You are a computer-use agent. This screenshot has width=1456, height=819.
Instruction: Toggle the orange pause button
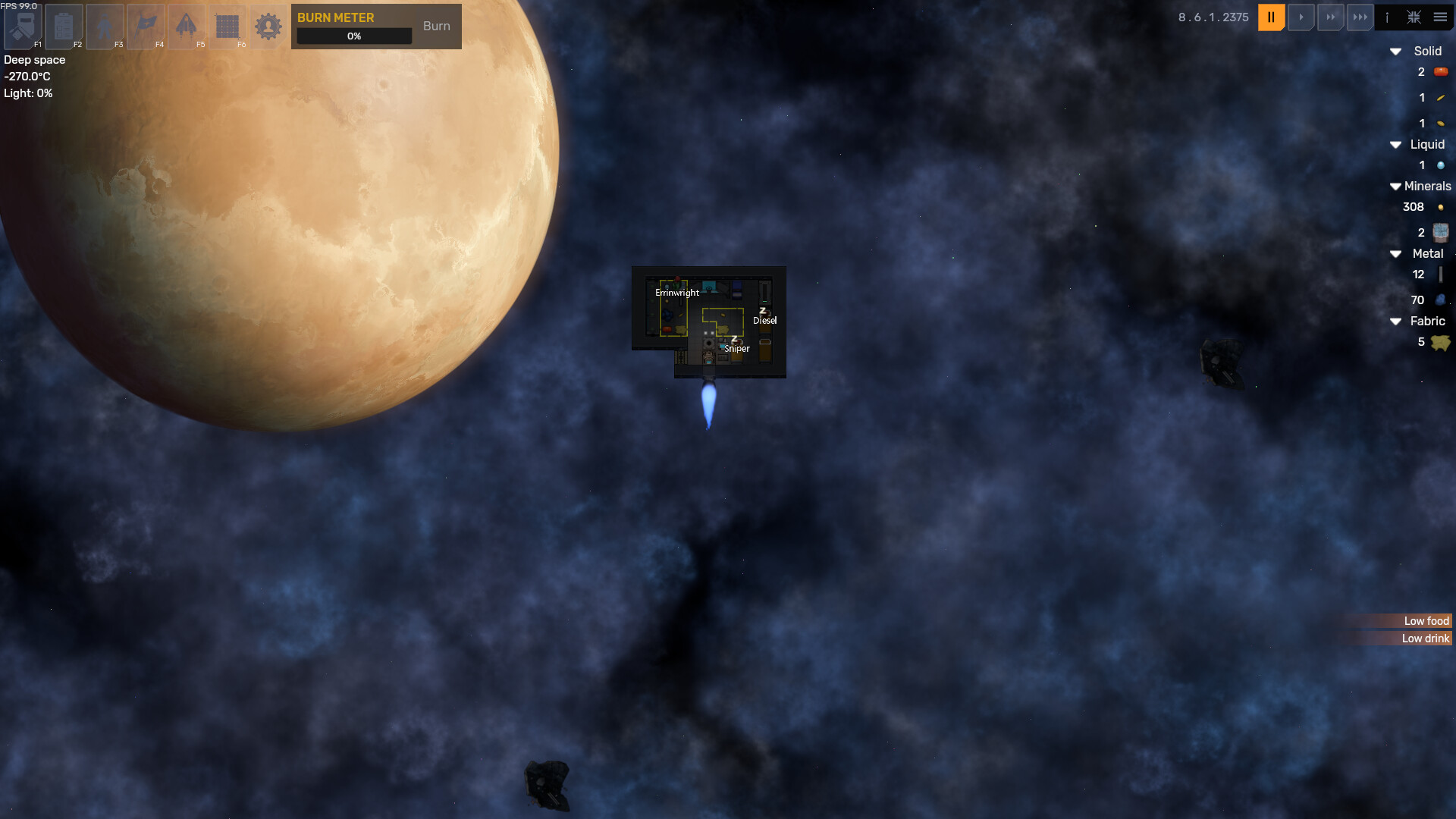click(1271, 17)
